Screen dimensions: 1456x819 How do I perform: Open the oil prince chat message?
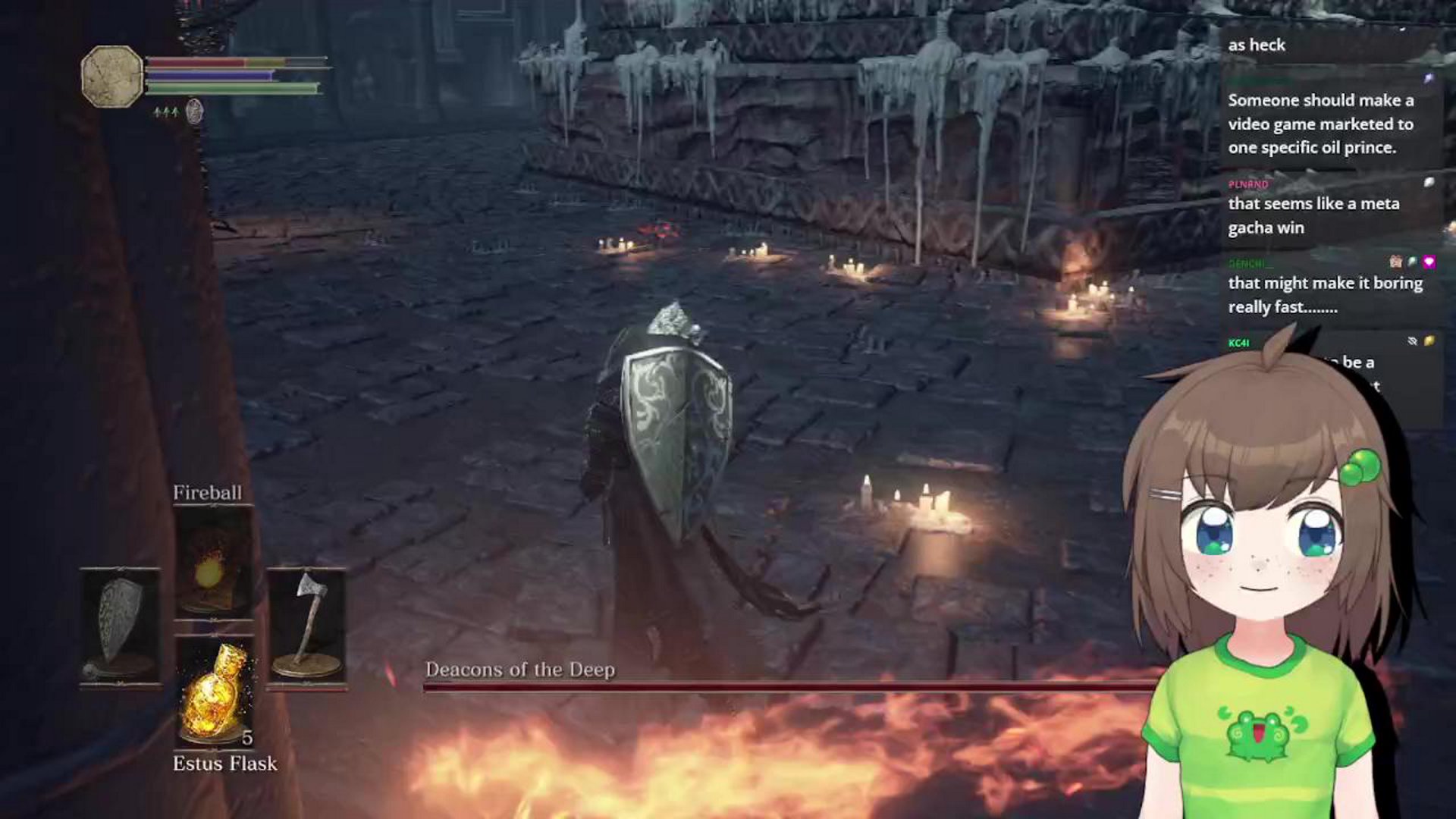tap(1320, 124)
